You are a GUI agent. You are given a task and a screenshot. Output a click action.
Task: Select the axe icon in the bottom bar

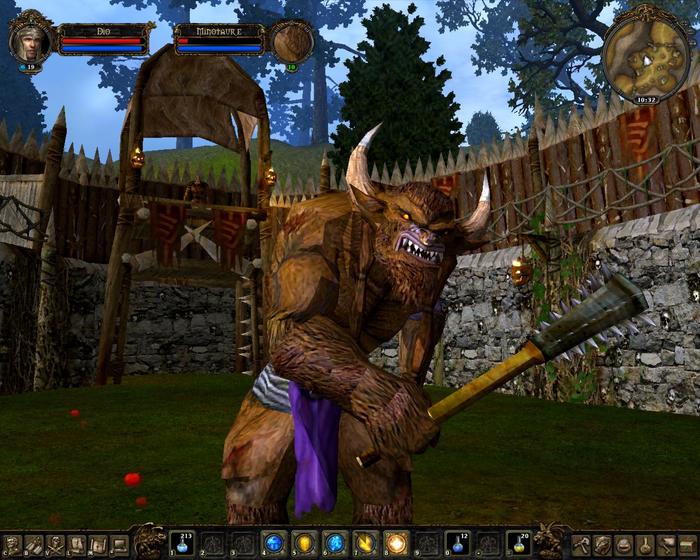point(580,545)
